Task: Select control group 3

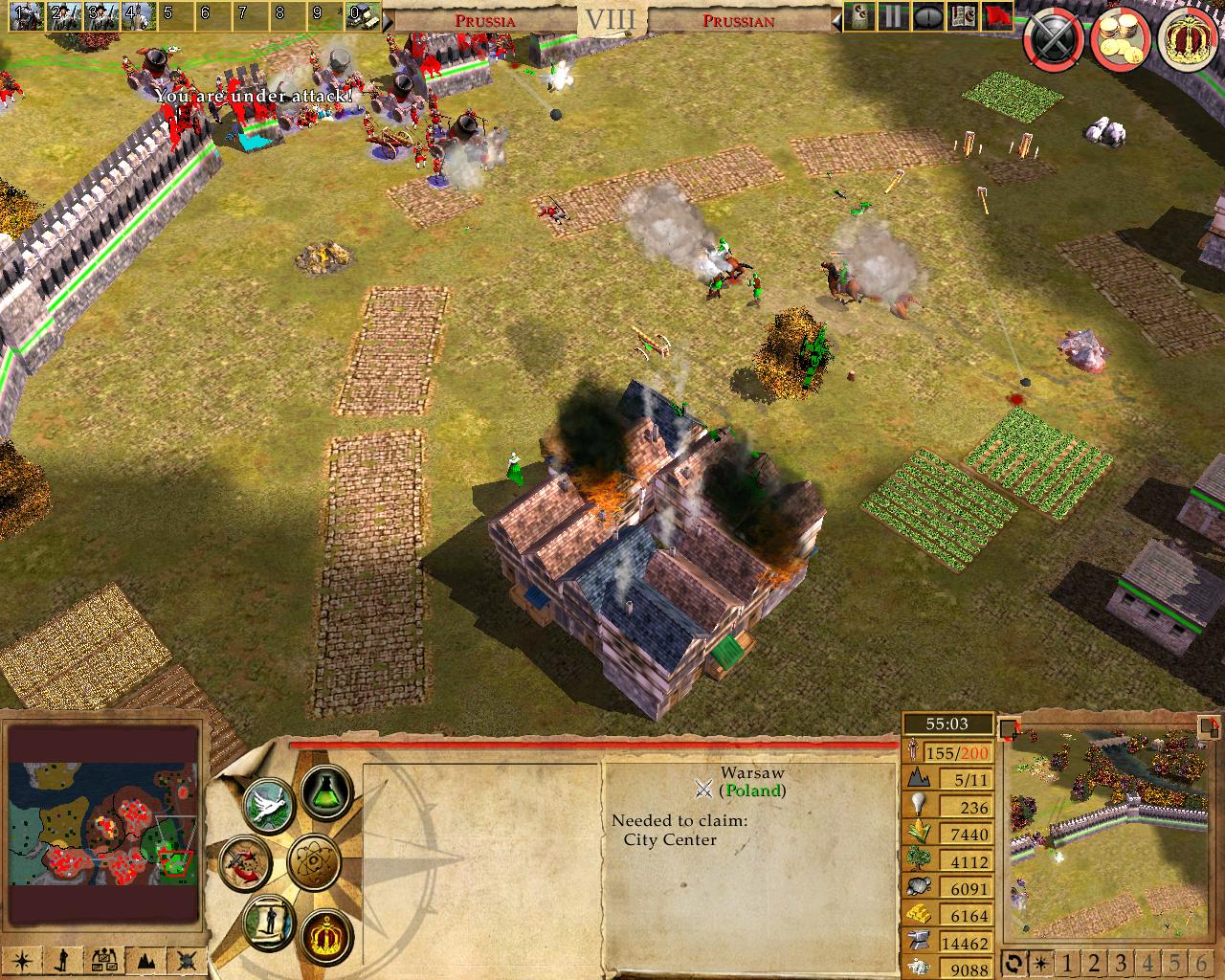Action: (x=101, y=13)
